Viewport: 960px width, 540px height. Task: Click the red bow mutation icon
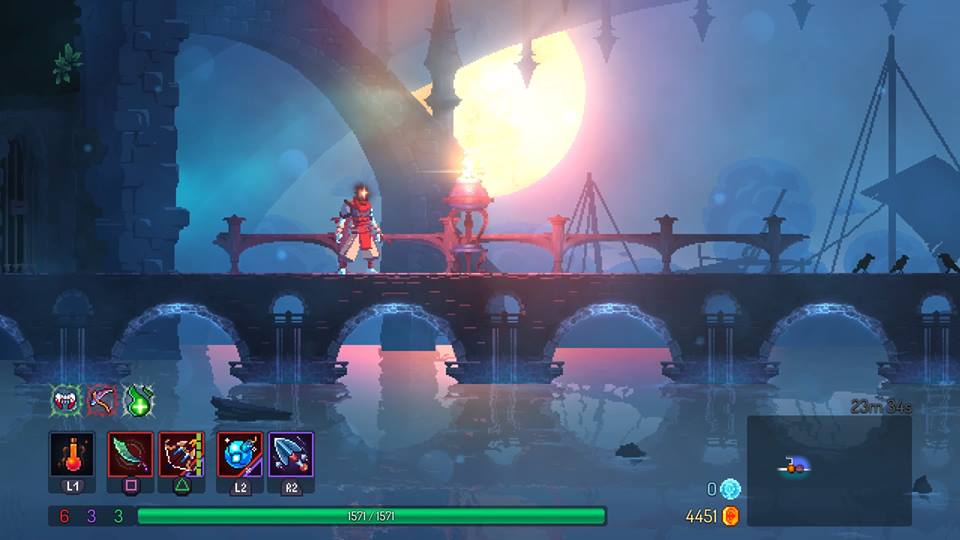point(101,401)
